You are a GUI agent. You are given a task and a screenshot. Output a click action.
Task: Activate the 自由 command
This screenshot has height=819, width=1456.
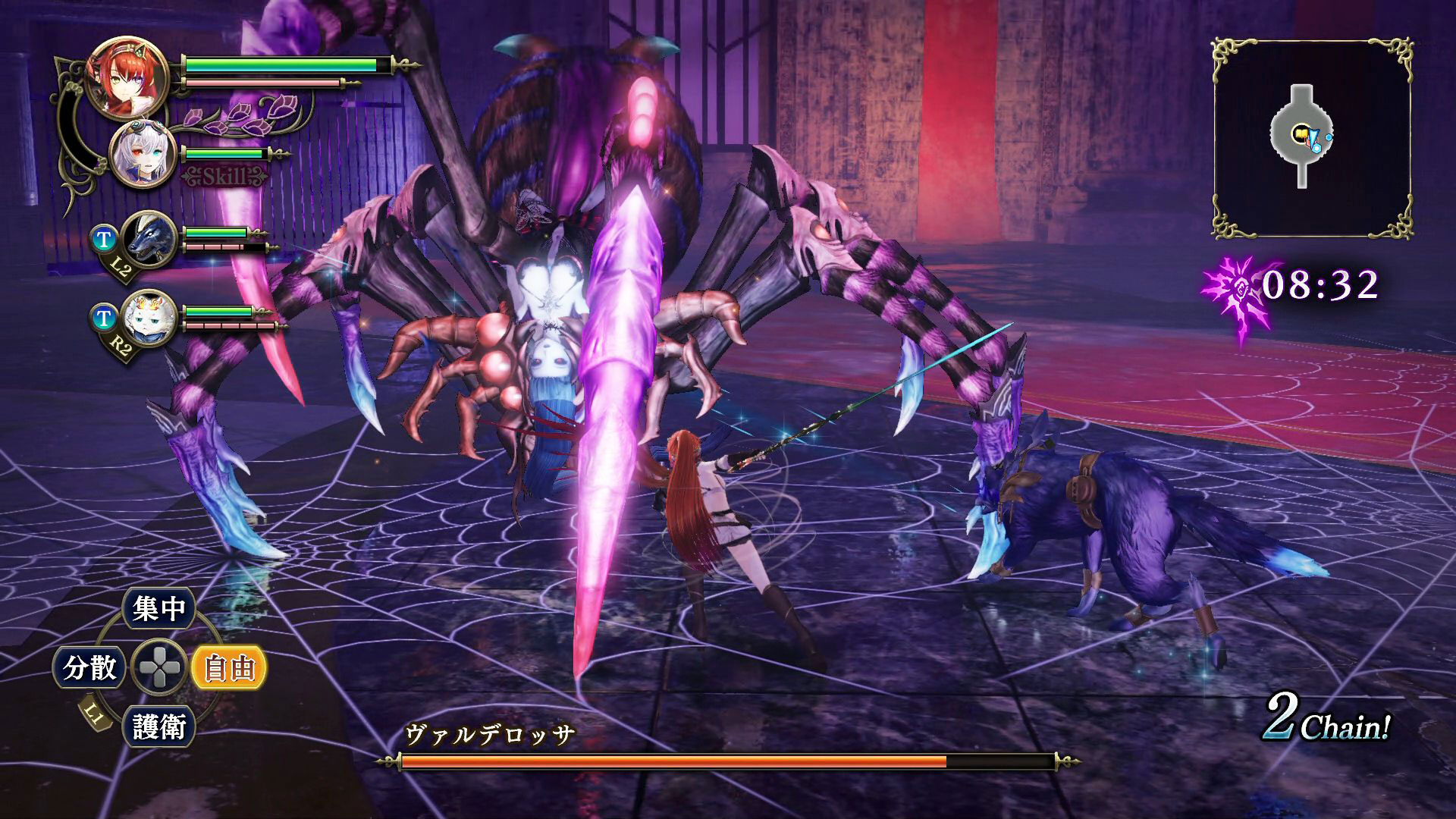click(x=228, y=668)
